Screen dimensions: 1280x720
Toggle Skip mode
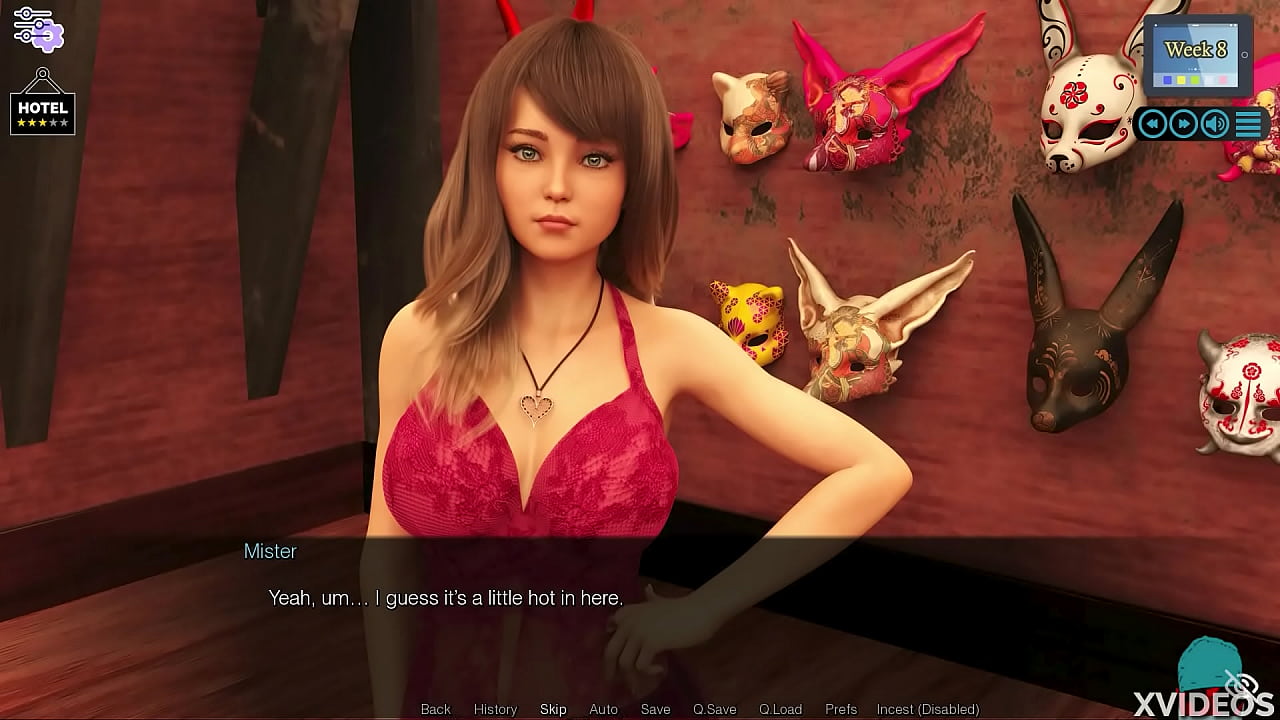pyautogui.click(x=553, y=709)
